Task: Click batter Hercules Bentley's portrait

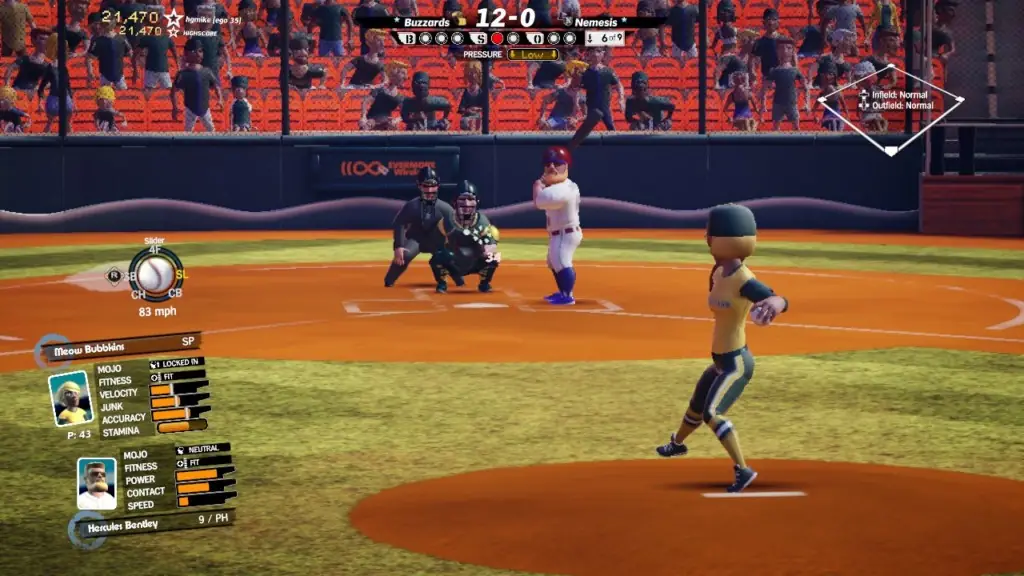Action: coord(97,484)
